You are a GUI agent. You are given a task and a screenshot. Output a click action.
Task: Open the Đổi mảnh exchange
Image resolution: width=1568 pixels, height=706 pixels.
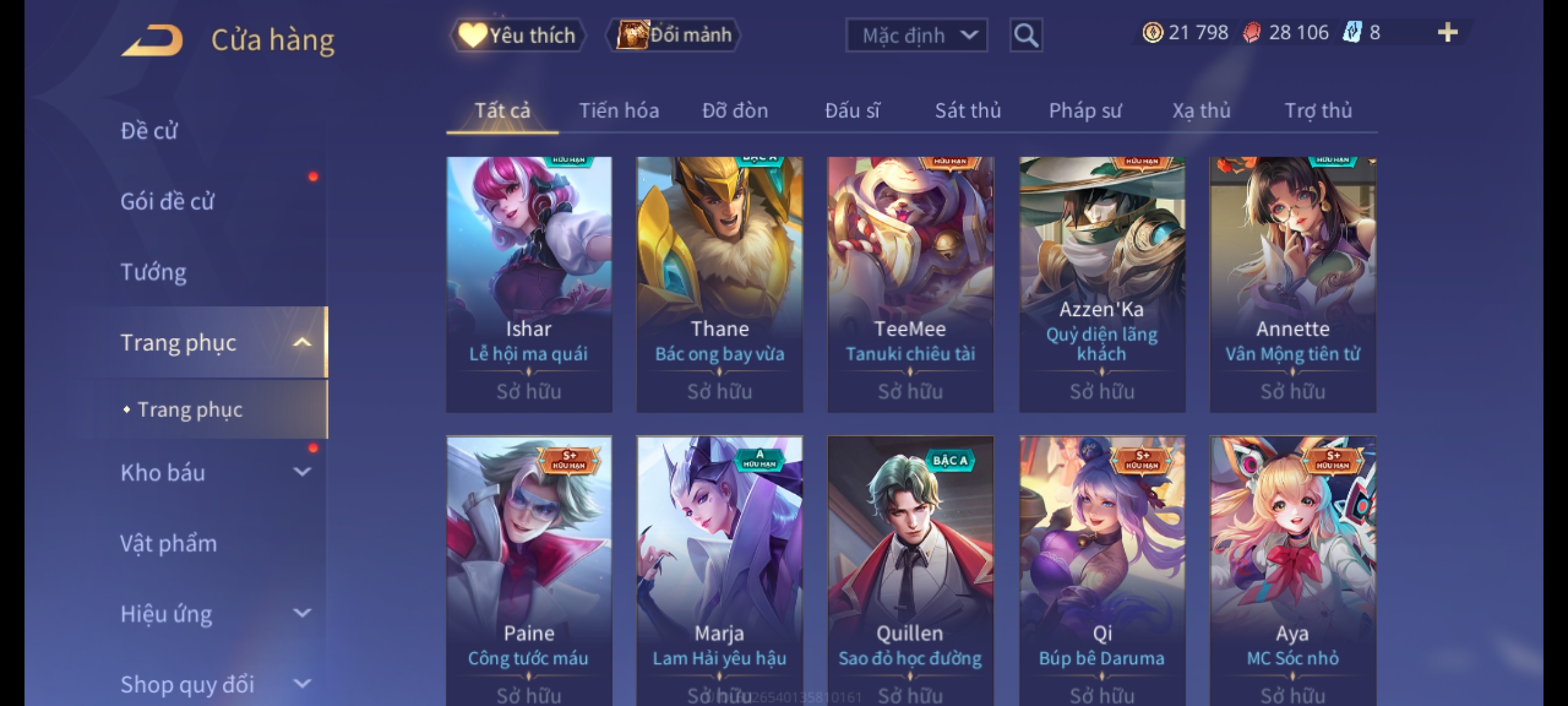point(674,35)
